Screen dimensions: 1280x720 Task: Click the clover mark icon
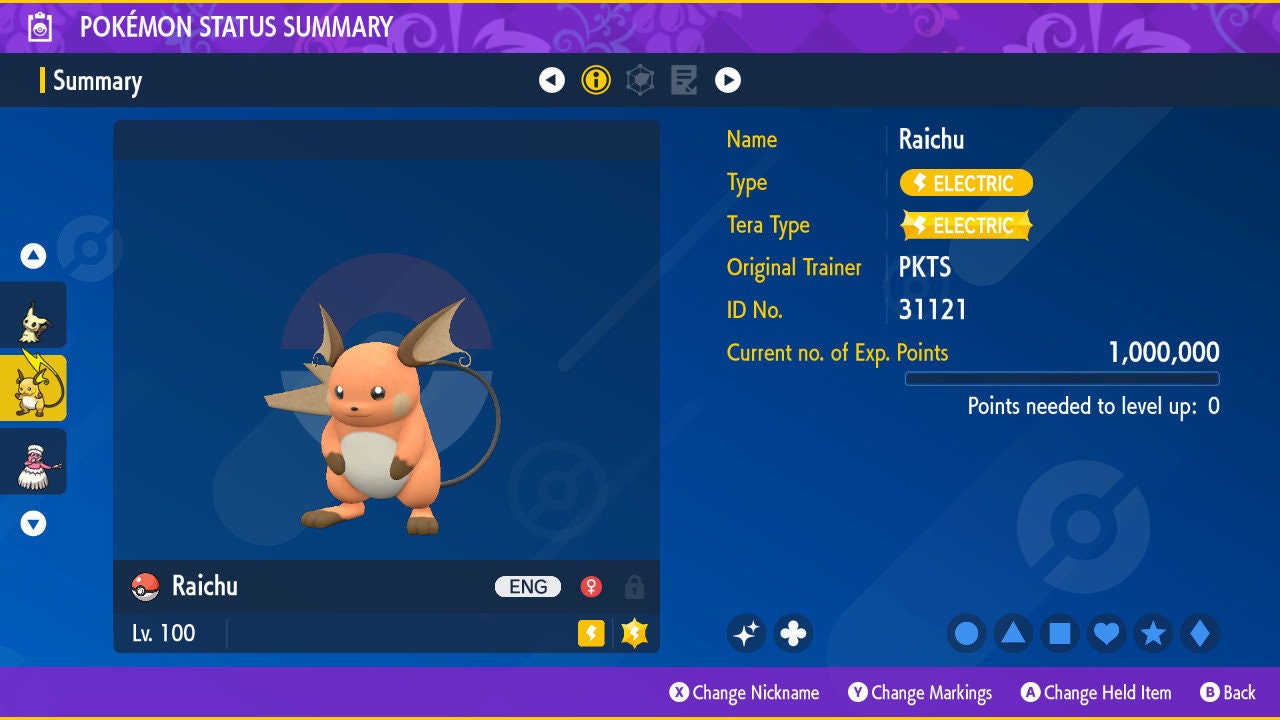(793, 633)
